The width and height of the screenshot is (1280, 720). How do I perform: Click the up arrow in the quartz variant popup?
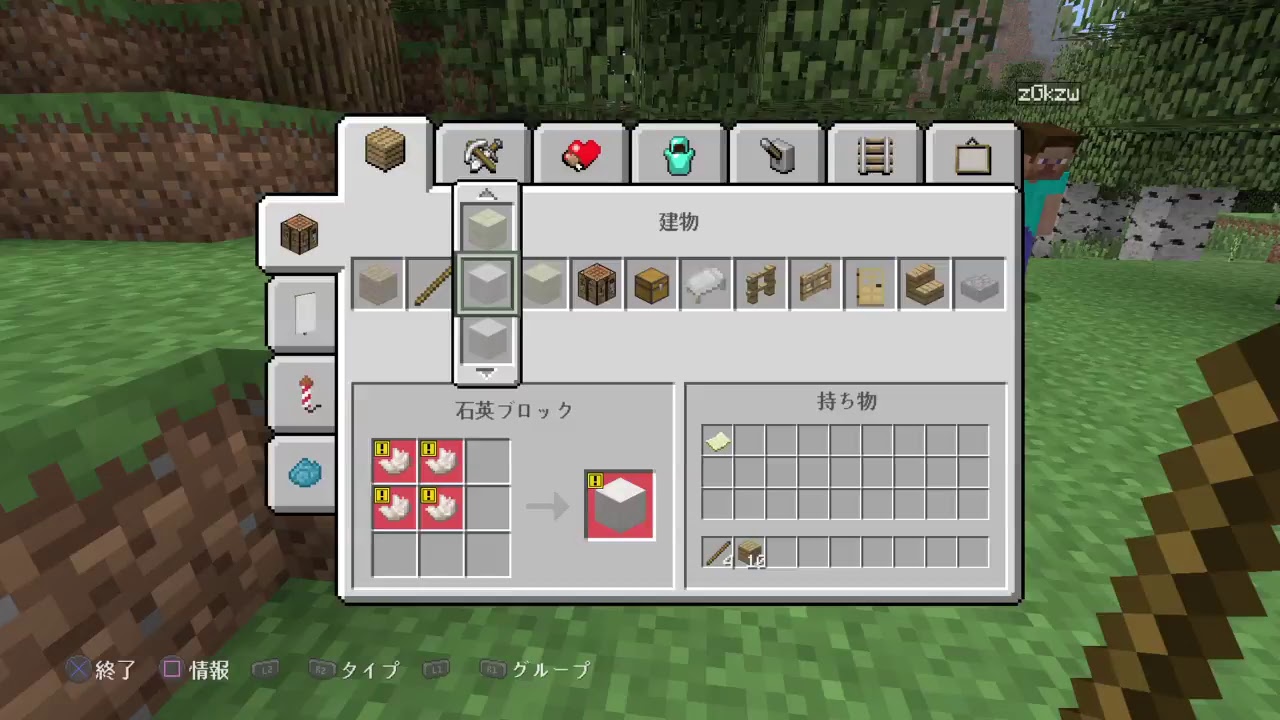pos(486,193)
